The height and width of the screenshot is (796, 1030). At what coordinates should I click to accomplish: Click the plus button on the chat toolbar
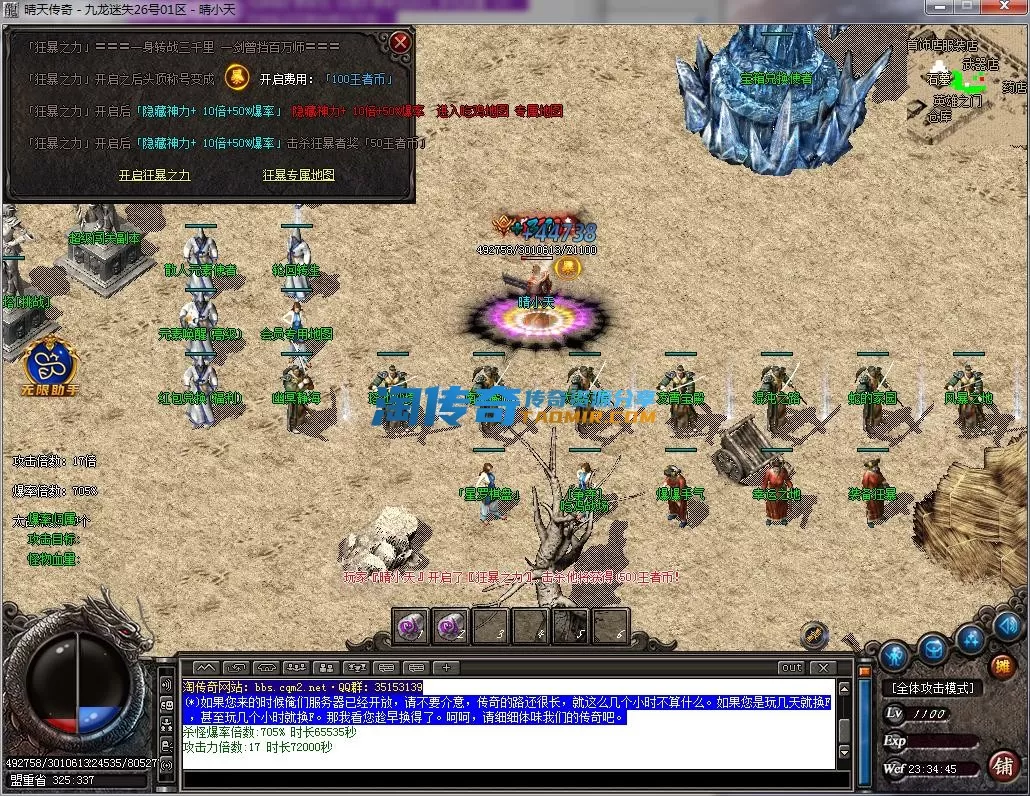point(446,667)
